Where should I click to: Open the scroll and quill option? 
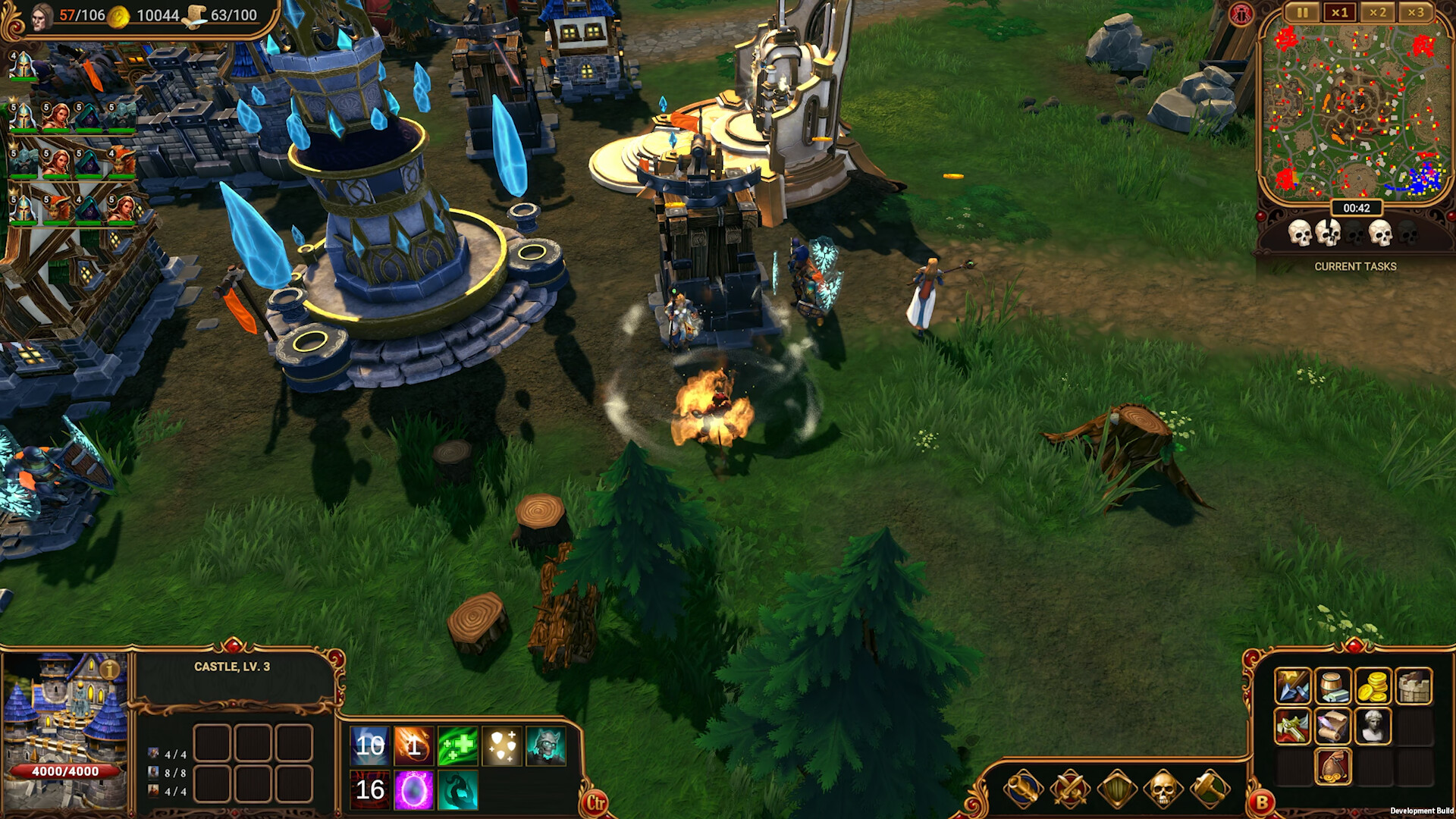click(x=1332, y=726)
